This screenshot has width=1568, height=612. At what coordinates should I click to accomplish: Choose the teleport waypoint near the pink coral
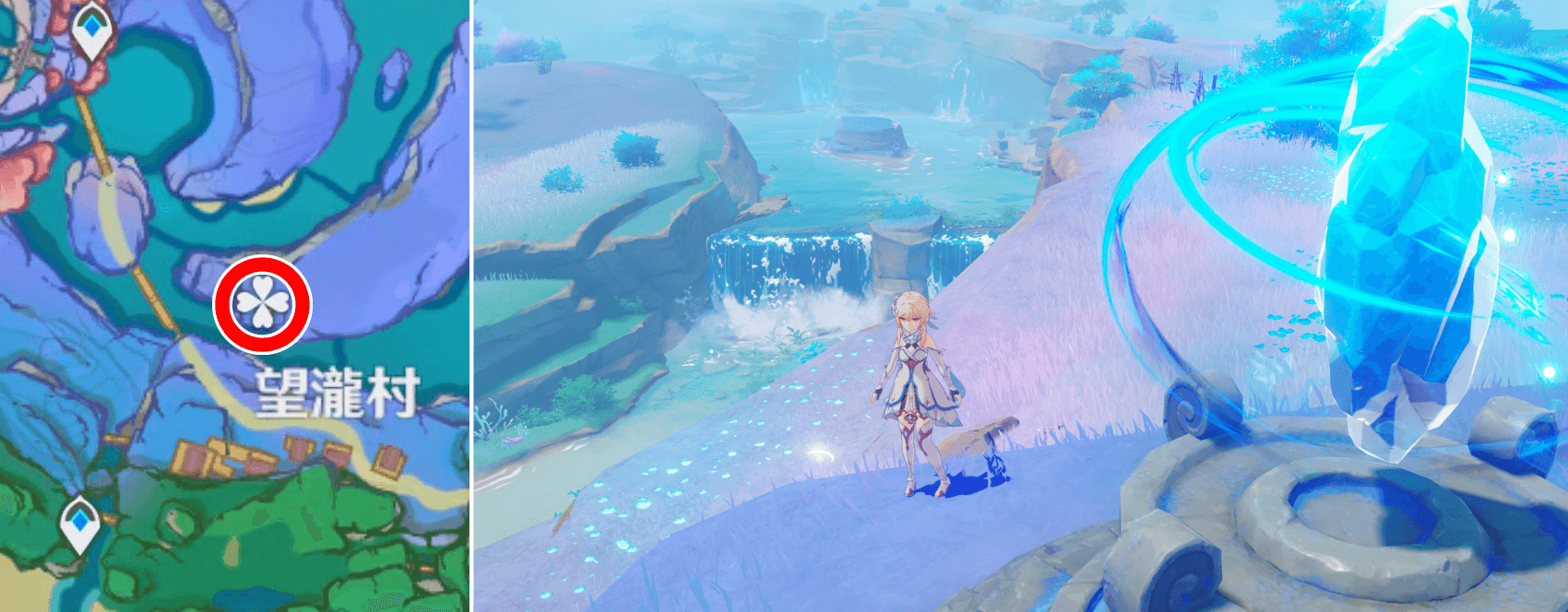[91, 30]
